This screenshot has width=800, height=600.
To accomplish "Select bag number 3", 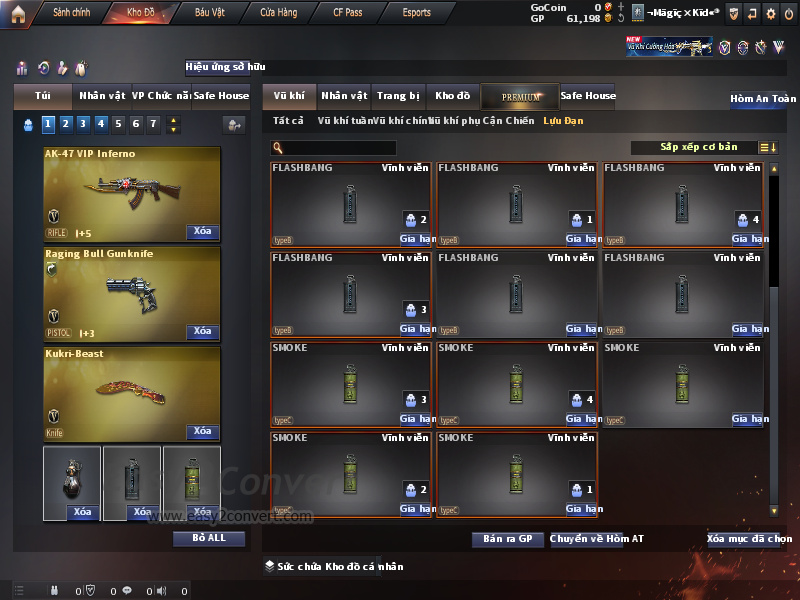I will [83, 124].
